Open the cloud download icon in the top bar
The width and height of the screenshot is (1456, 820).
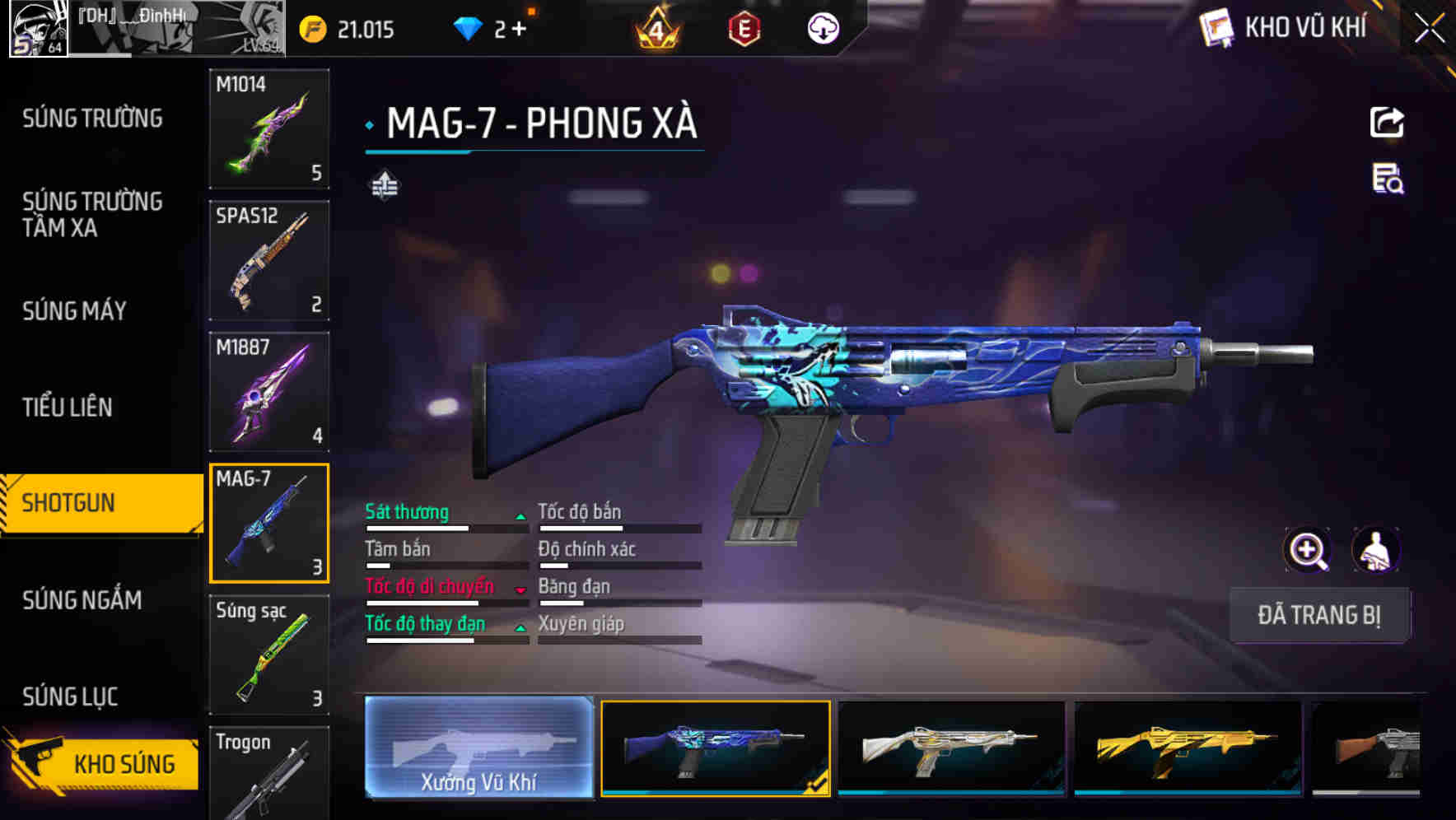tap(823, 29)
